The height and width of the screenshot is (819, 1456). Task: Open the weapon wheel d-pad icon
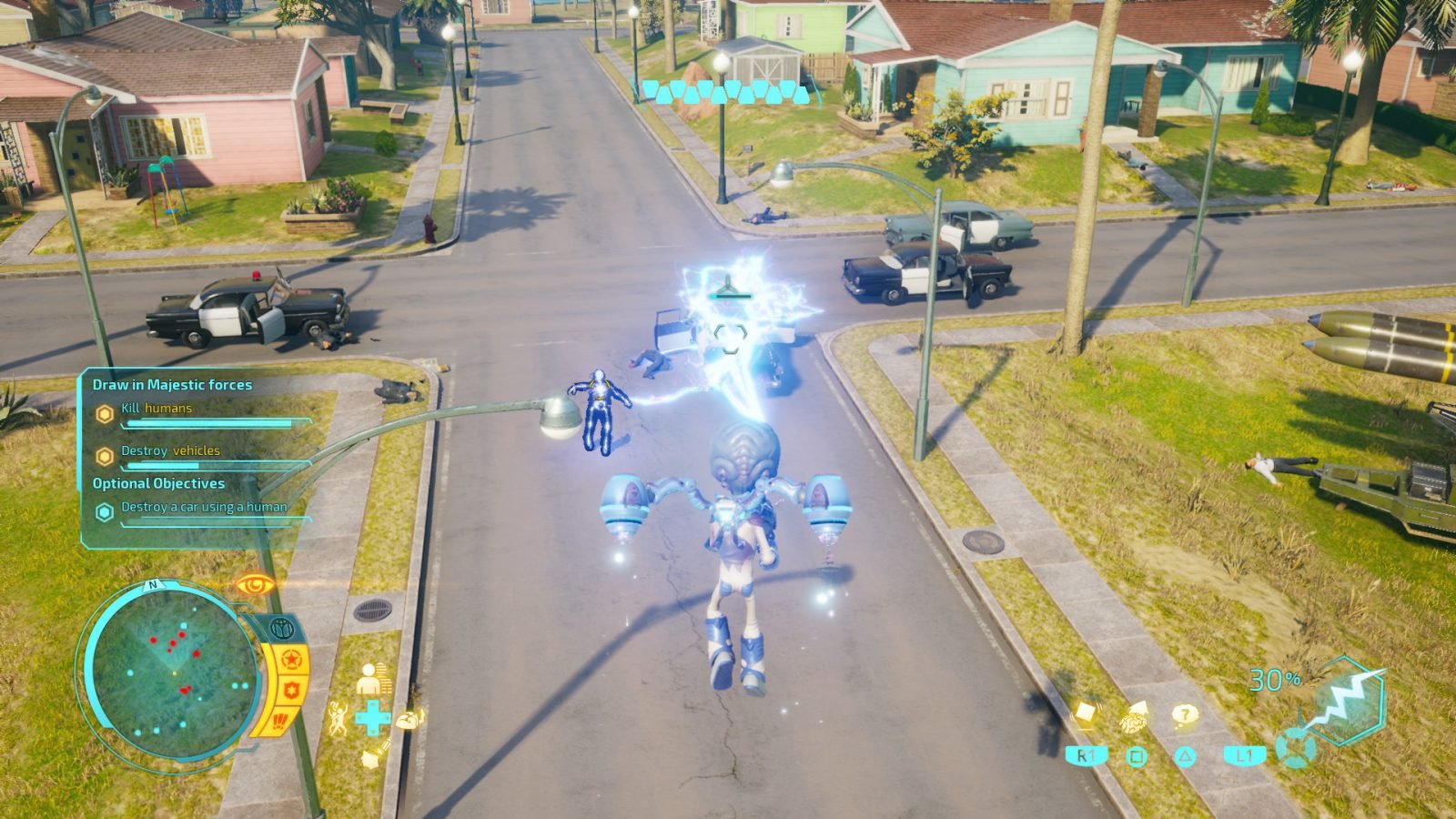pyautogui.click(x=1296, y=748)
